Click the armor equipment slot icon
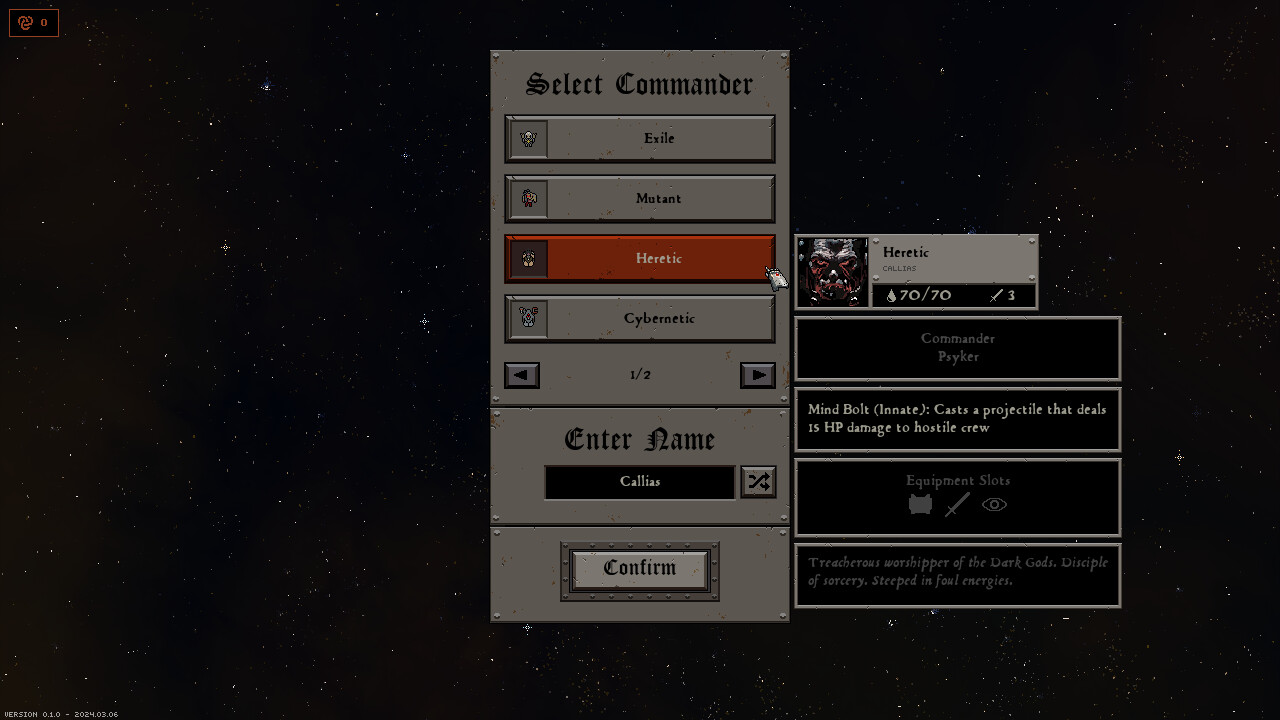 pyautogui.click(x=920, y=505)
